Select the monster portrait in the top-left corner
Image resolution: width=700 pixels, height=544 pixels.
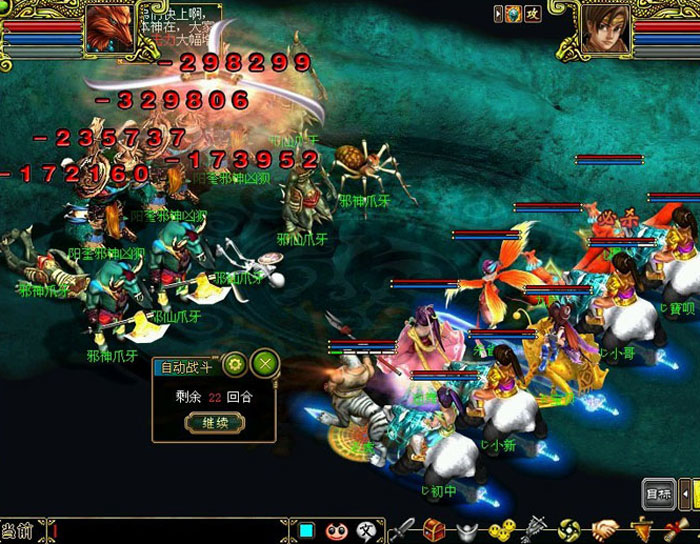109,28
